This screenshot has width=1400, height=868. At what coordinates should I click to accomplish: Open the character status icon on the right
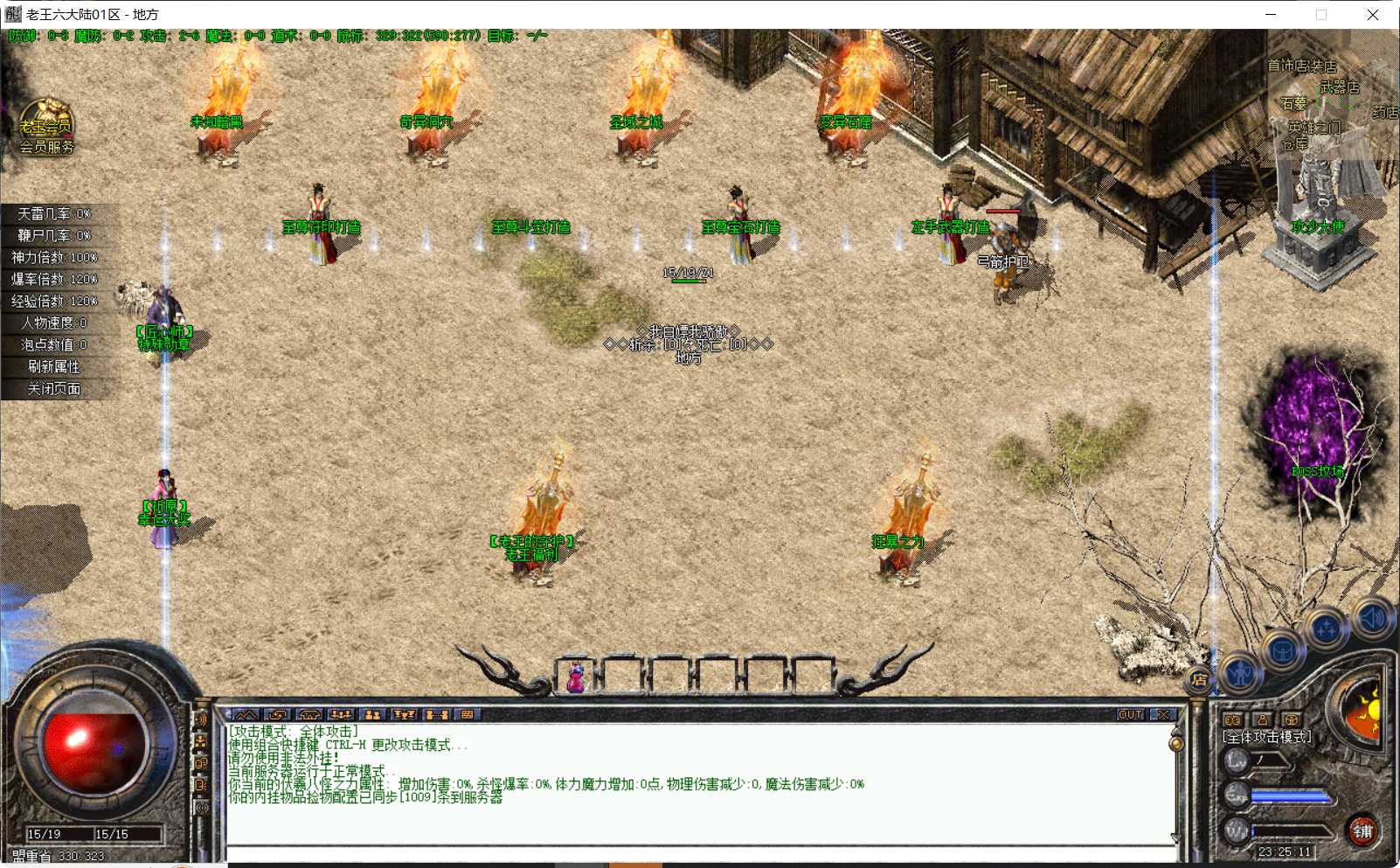click(1239, 672)
